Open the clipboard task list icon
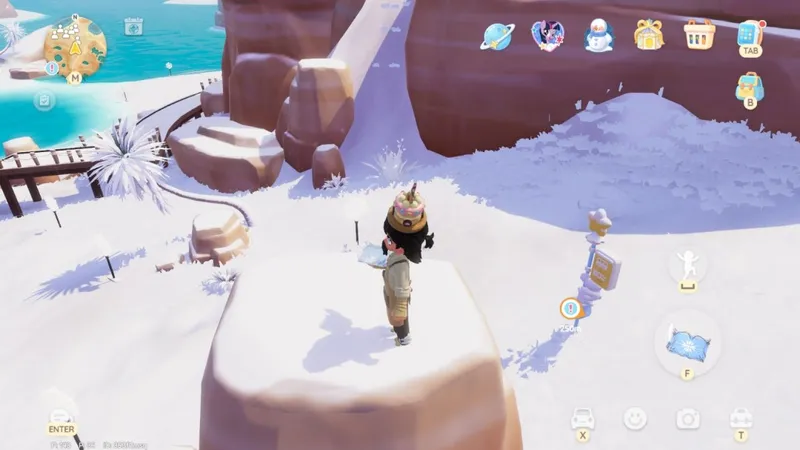800x450 pixels. [x=44, y=101]
